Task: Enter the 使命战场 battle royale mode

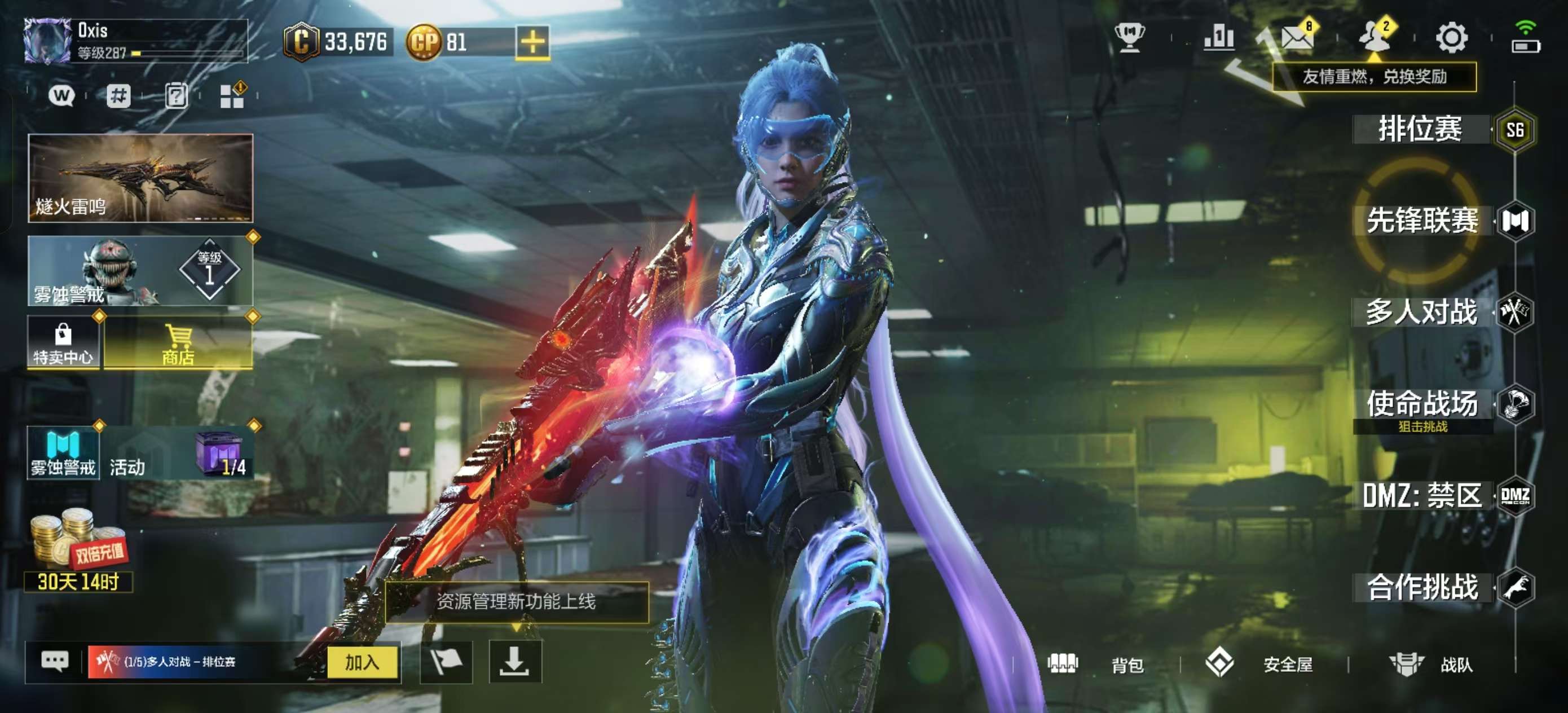Action: coord(1422,404)
